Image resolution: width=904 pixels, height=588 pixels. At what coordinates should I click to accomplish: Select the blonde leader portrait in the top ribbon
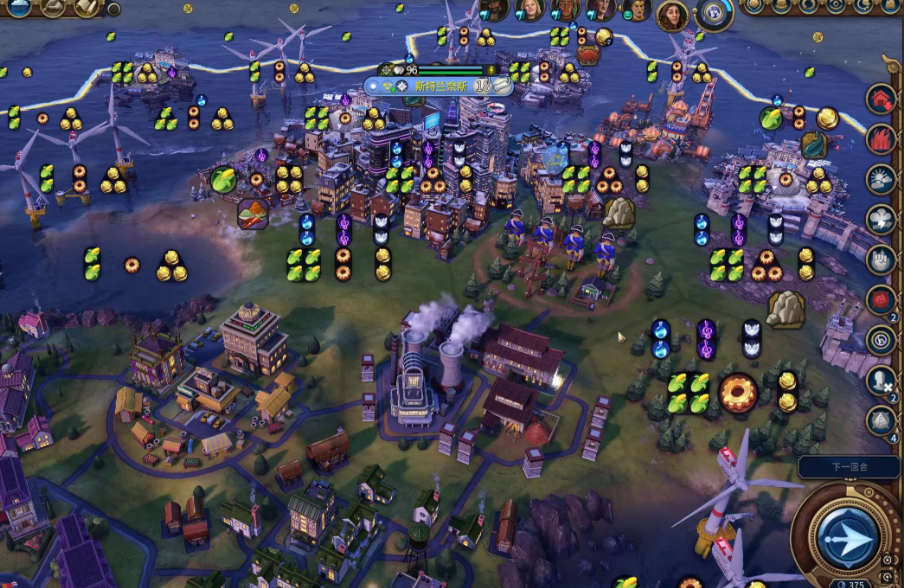(530, 9)
